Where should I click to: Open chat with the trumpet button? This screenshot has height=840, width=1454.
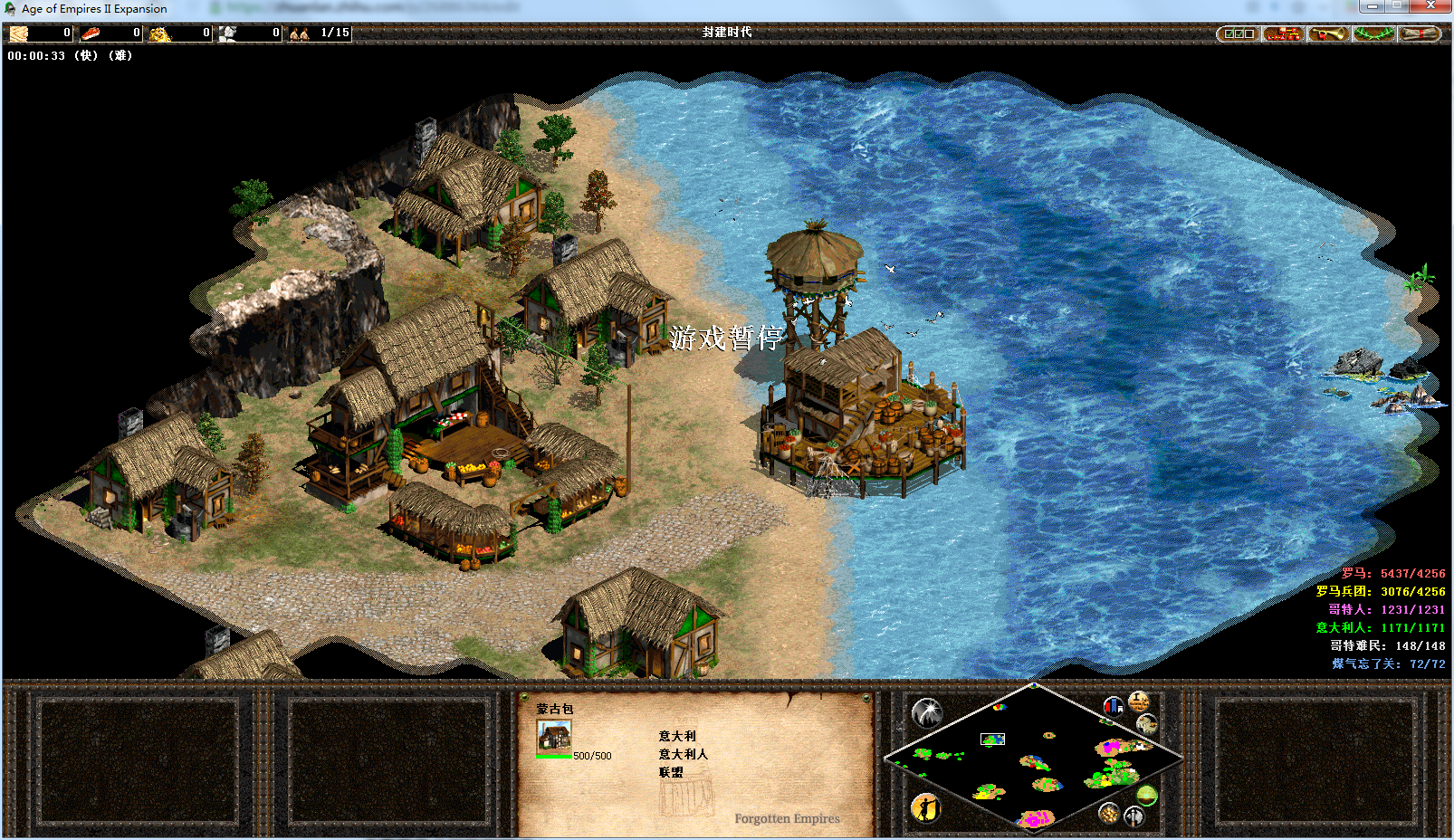[1328, 33]
